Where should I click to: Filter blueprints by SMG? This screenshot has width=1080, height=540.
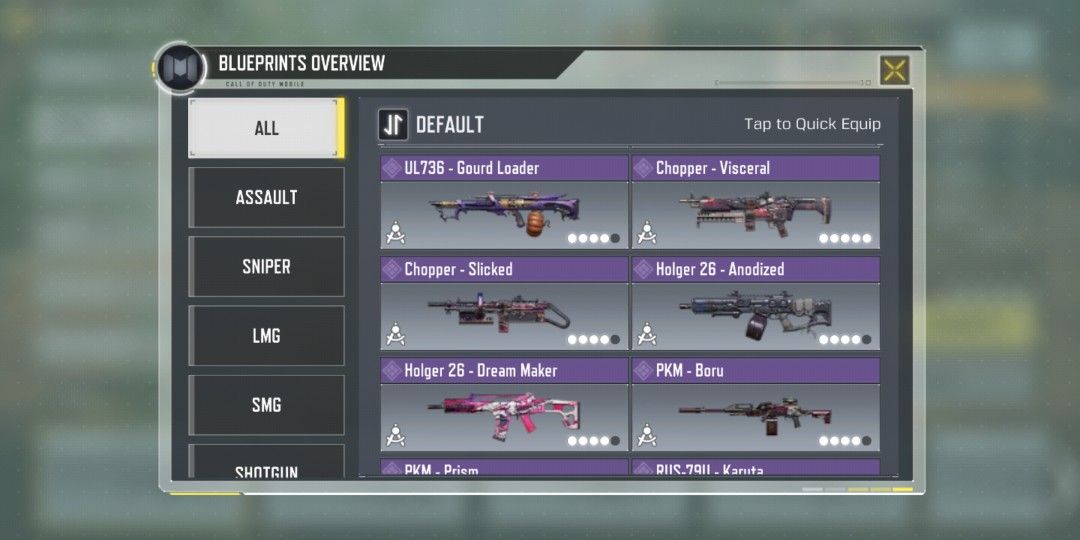pos(266,404)
